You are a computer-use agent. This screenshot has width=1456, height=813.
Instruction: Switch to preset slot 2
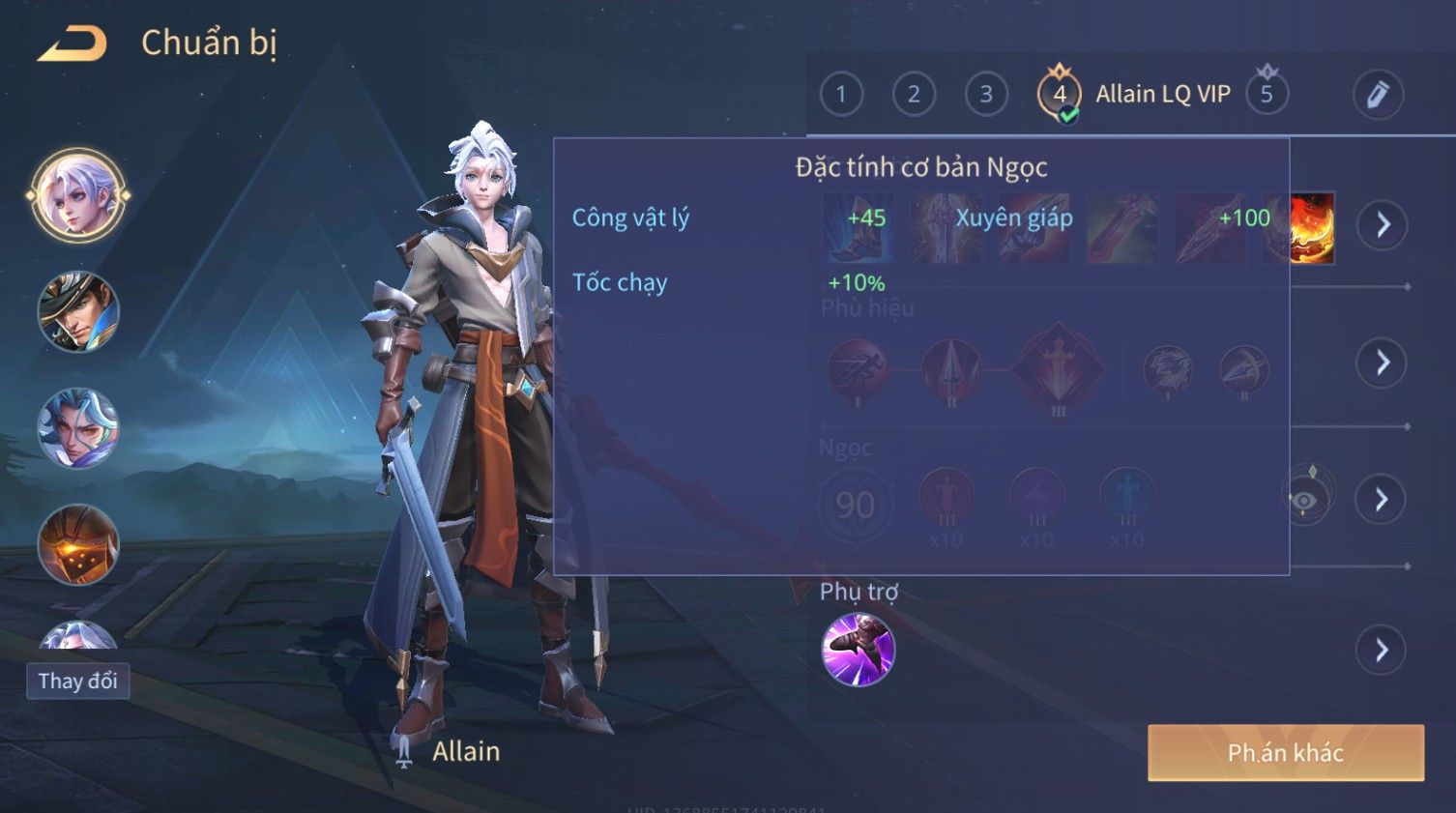click(914, 95)
